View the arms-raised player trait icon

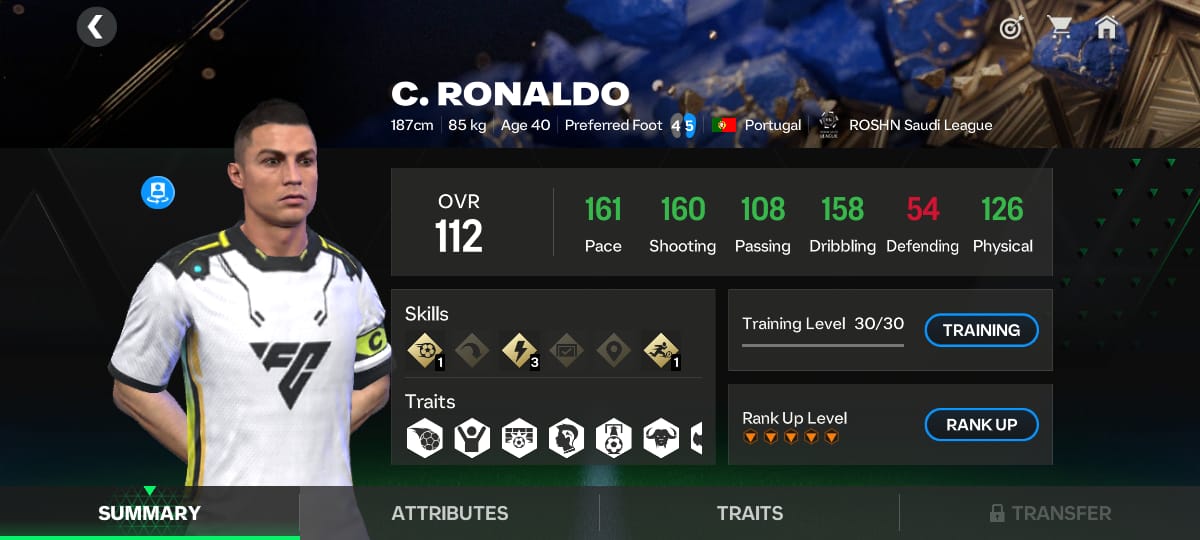tap(471, 438)
